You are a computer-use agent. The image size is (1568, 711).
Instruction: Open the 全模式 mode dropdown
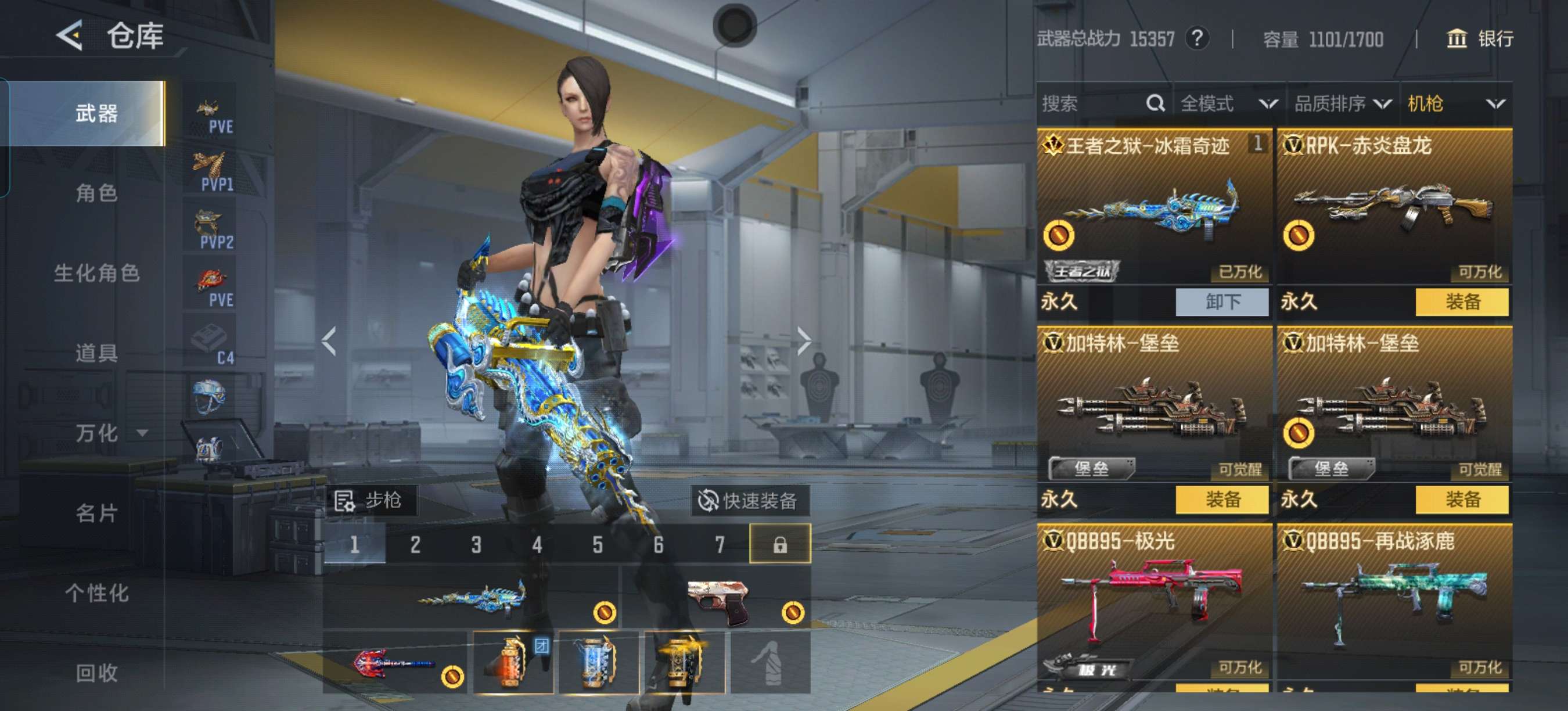tap(1228, 103)
